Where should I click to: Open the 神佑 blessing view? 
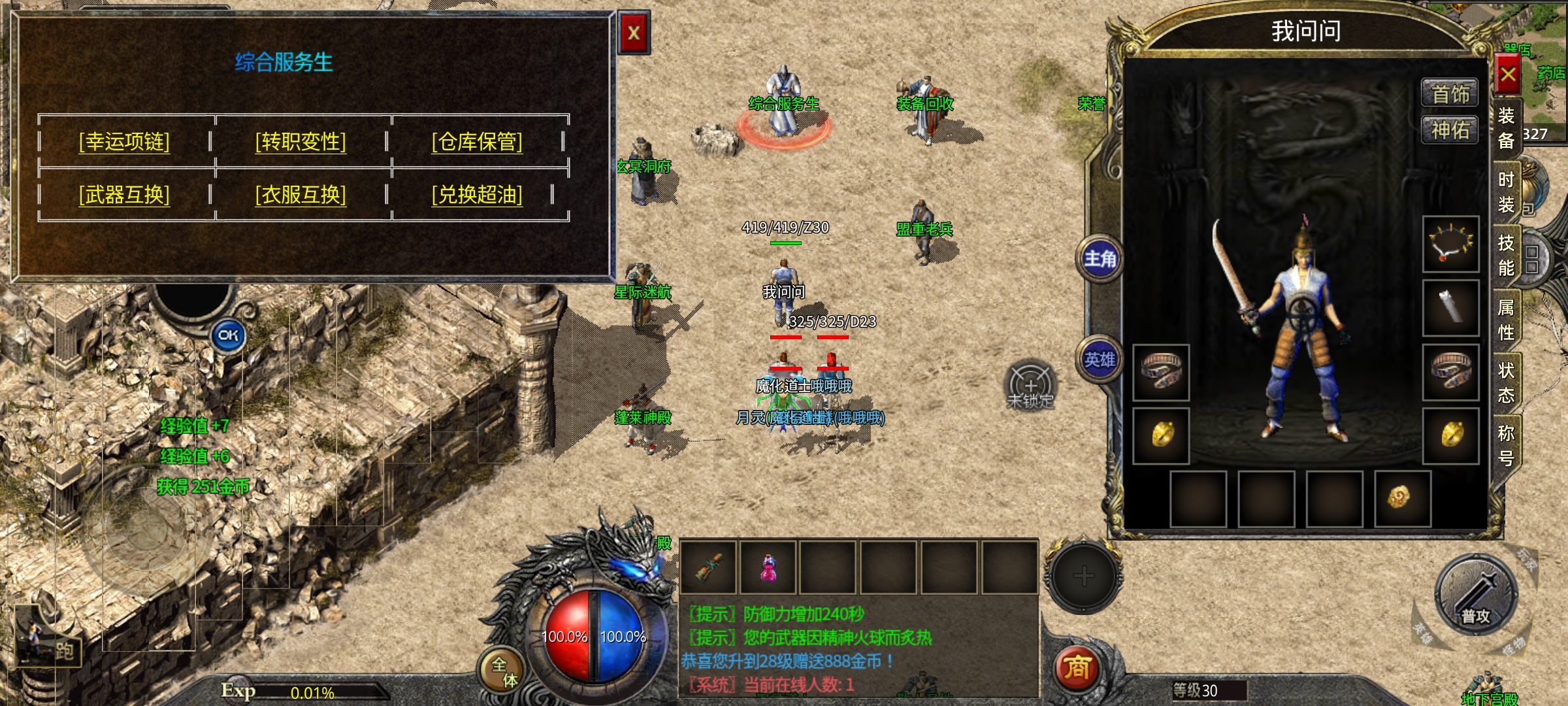(1450, 130)
